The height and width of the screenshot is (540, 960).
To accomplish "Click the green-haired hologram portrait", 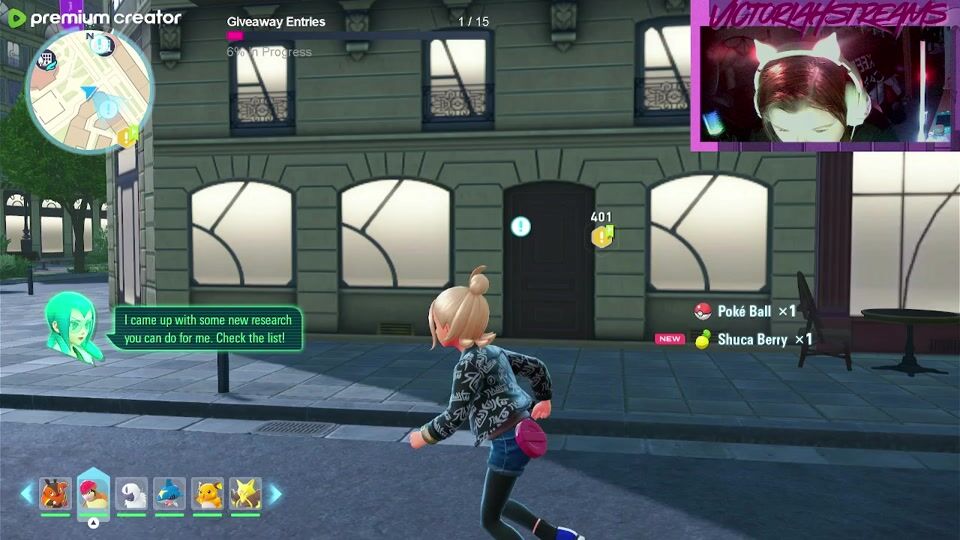I will point(74,327).
